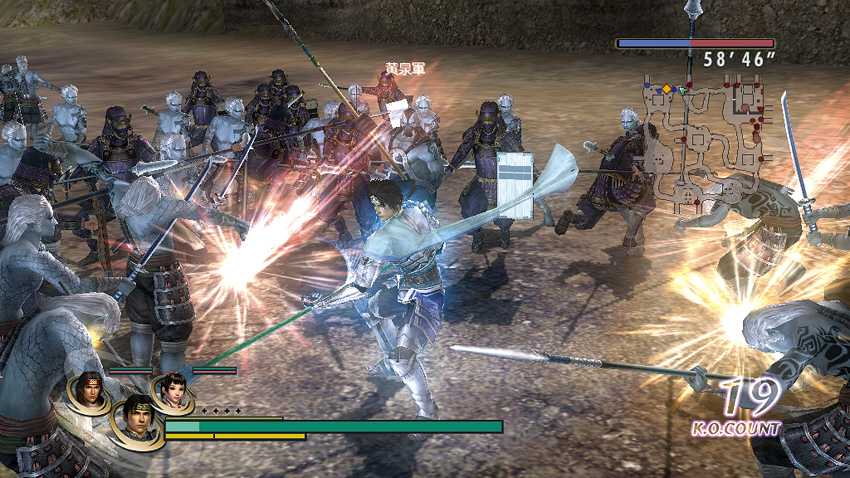Select the red-headband warrior portrait
The width and height of the screenshot is (850, 478).
click(90, 392)
